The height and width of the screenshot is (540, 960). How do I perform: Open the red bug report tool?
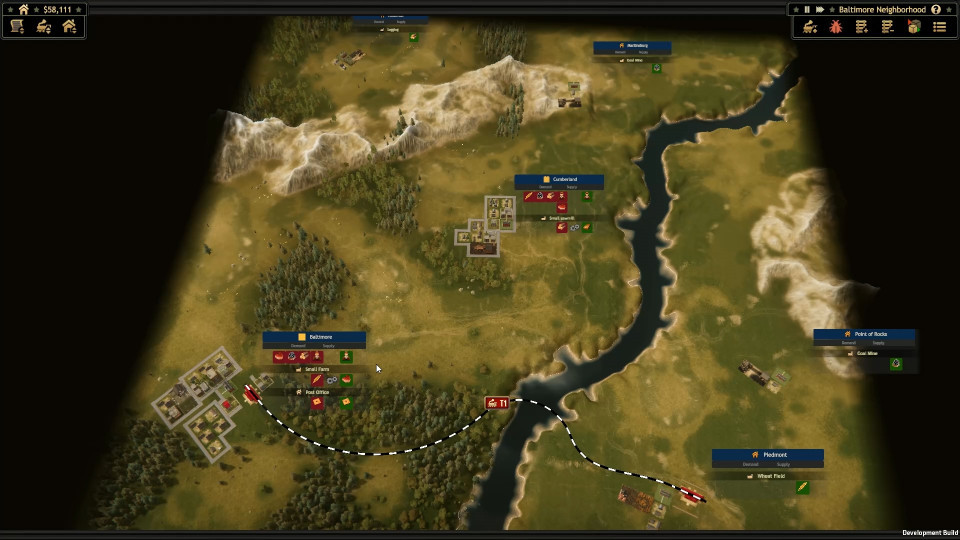coord(836,27)
